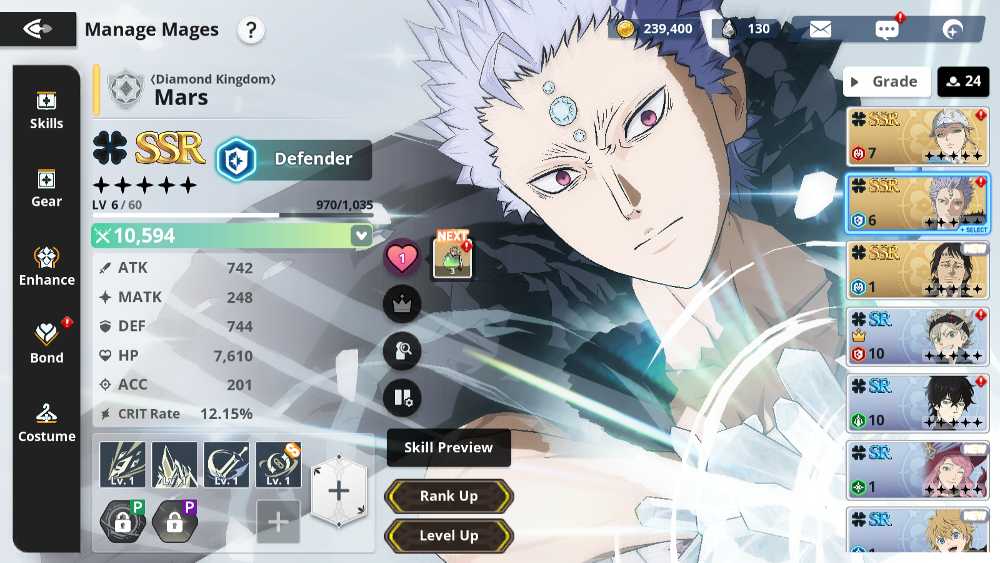The height and width of the screenshot is (563, 1000).
Task: Open the Costume tab
Action: pyautogui.click(x=46, y=422)
